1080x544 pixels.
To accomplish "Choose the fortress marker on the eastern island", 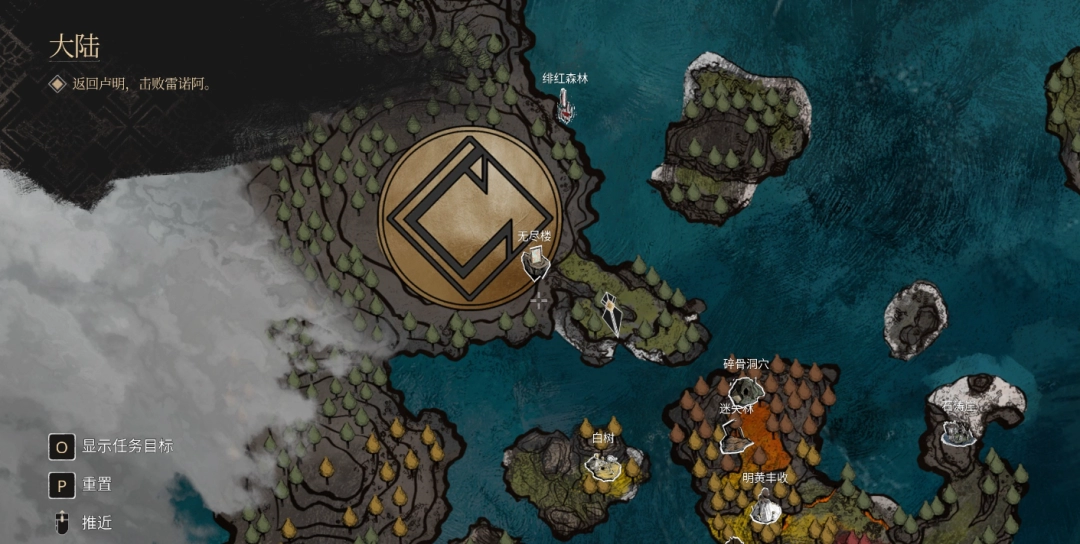I will click(958, 431).
